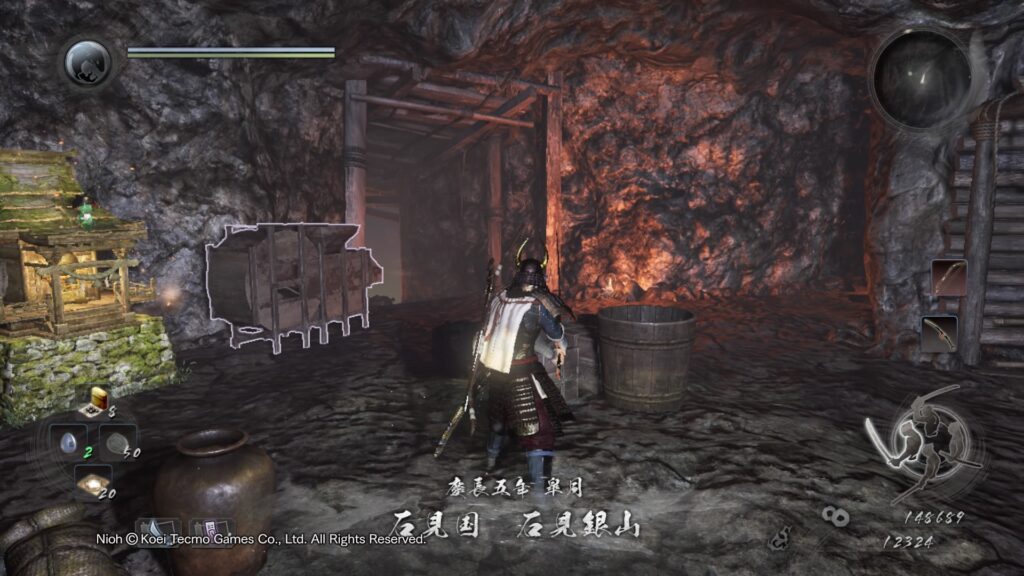
Task: Select the grey stone item with 50 count
Action: (x=118, y=442)
